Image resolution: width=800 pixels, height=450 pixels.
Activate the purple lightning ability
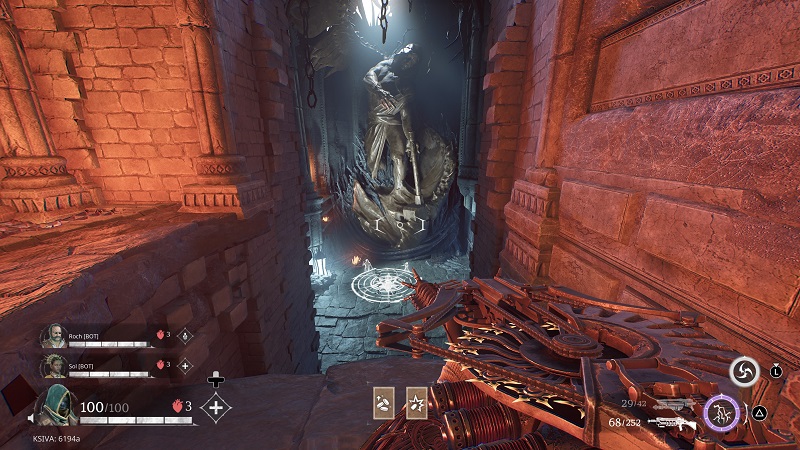click(720, 412)
